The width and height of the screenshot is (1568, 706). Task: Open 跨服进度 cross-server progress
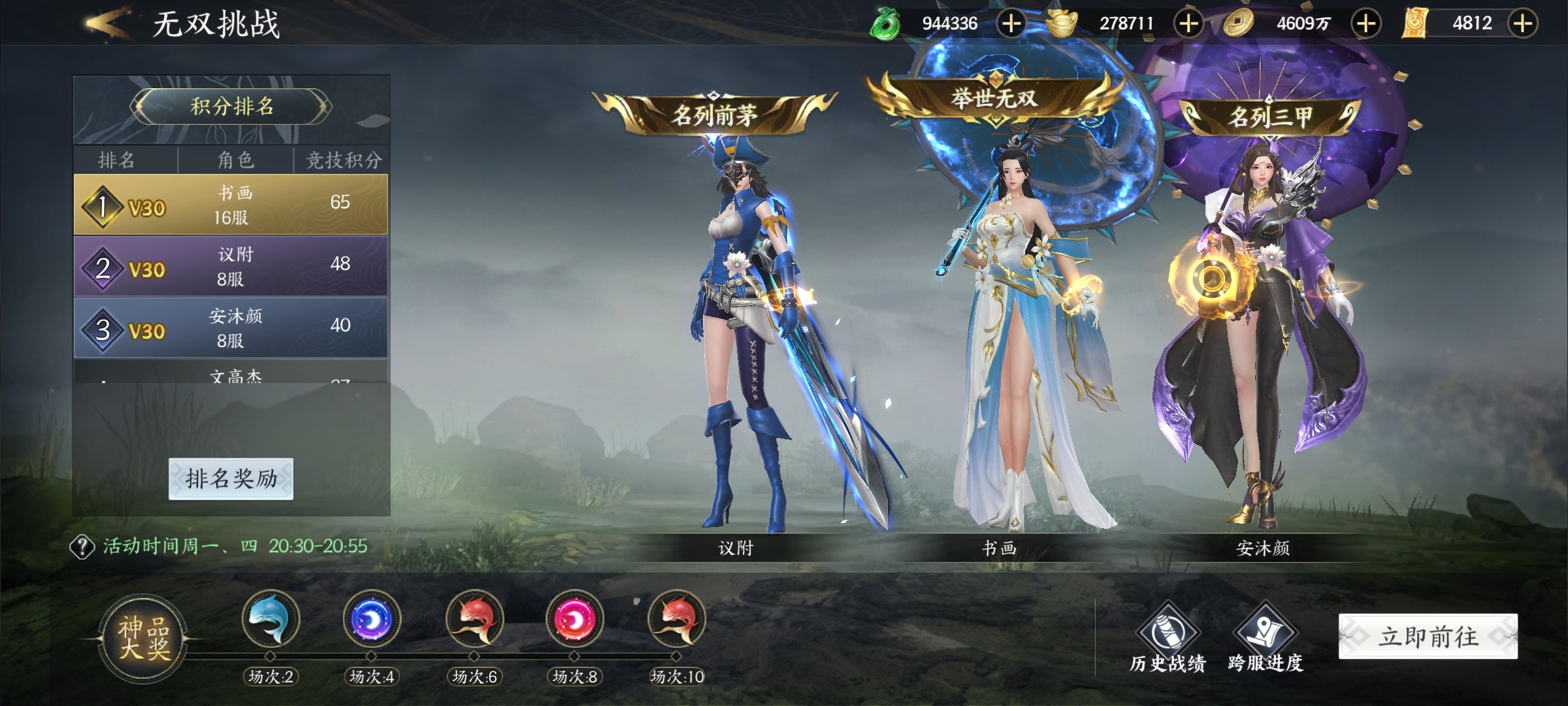(1266, 637)
